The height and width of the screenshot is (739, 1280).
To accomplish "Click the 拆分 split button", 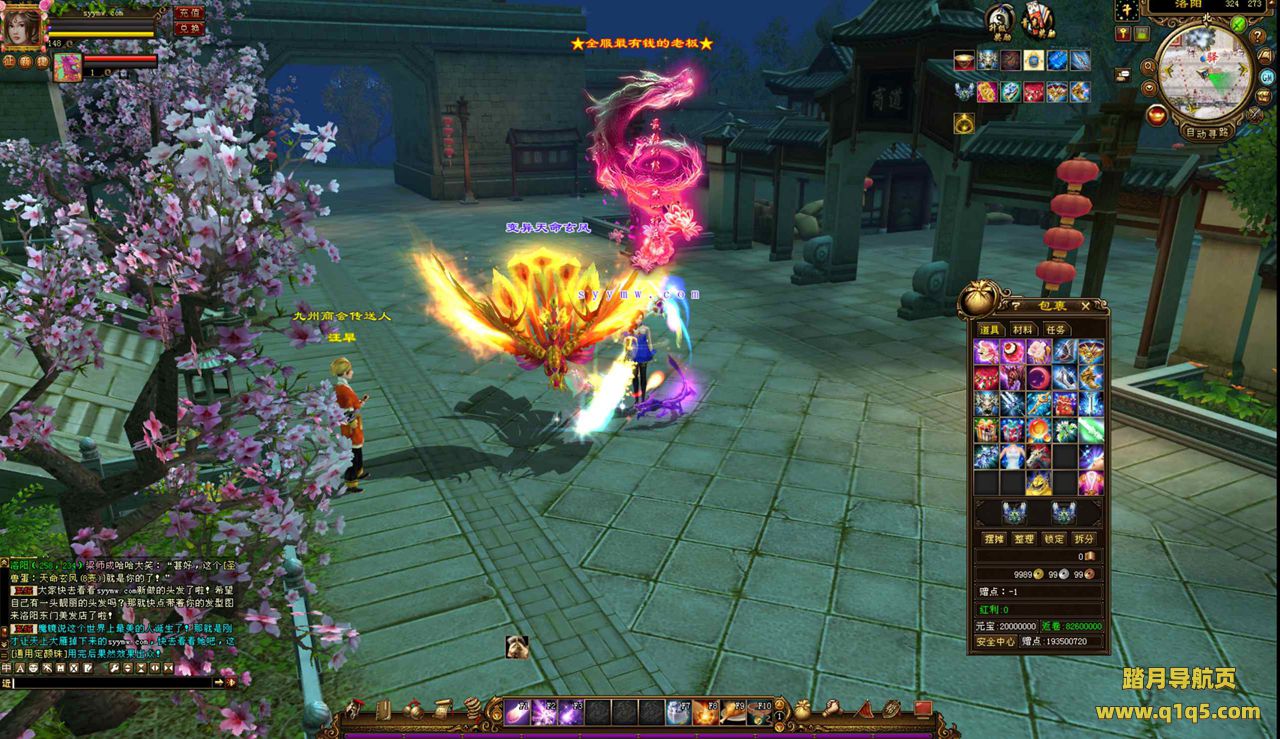I will tap(1084, 538).
